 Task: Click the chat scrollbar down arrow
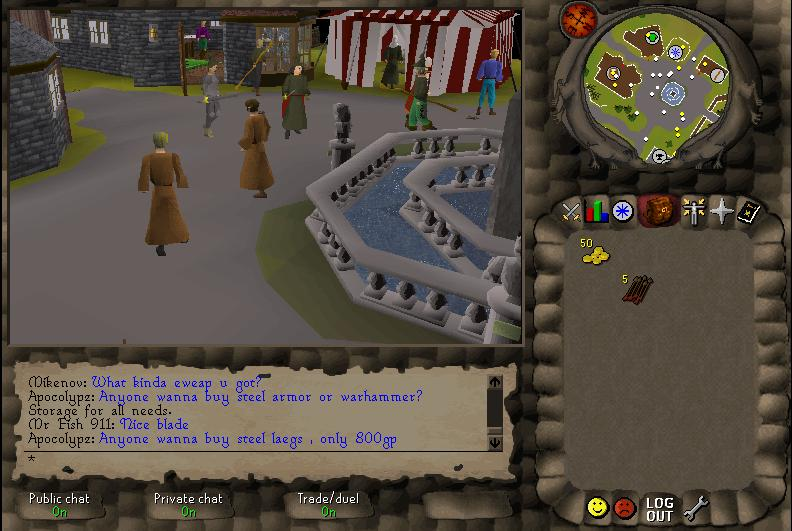click(495, 441)
